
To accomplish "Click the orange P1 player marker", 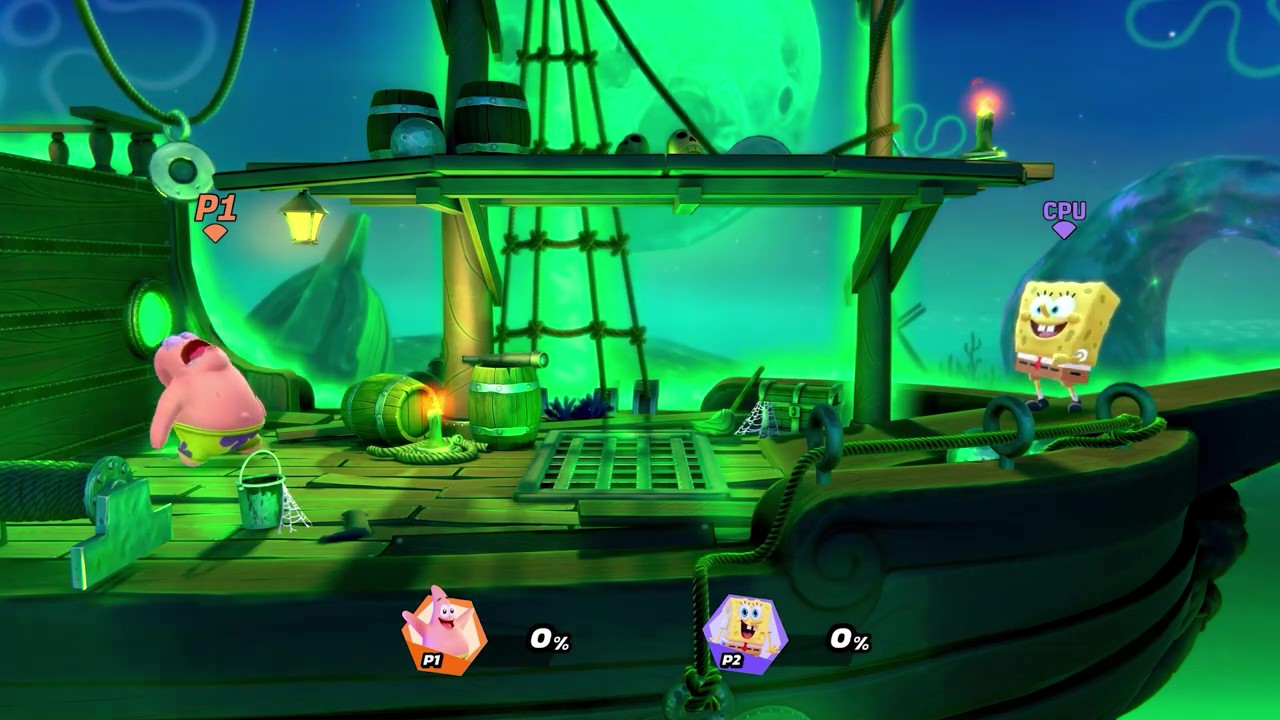I will [215, 215].
